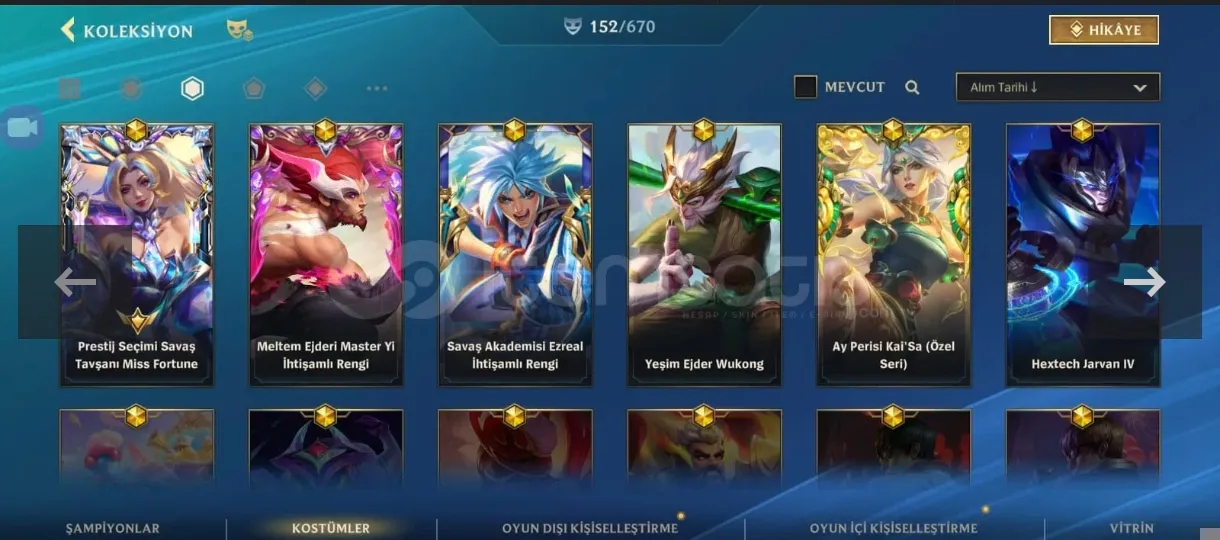This screenshot has height=540, width=1220.
Task: Pick the Savaş Akademisi Ezreal skin card
Action: coord(515,255)
